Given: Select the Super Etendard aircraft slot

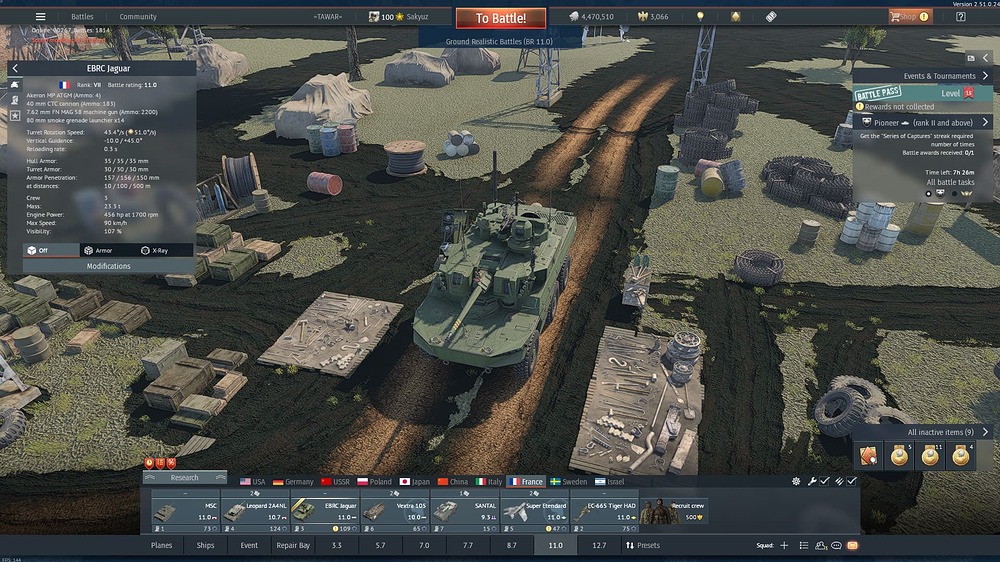Looking at the screenshot, I should 533,510.
